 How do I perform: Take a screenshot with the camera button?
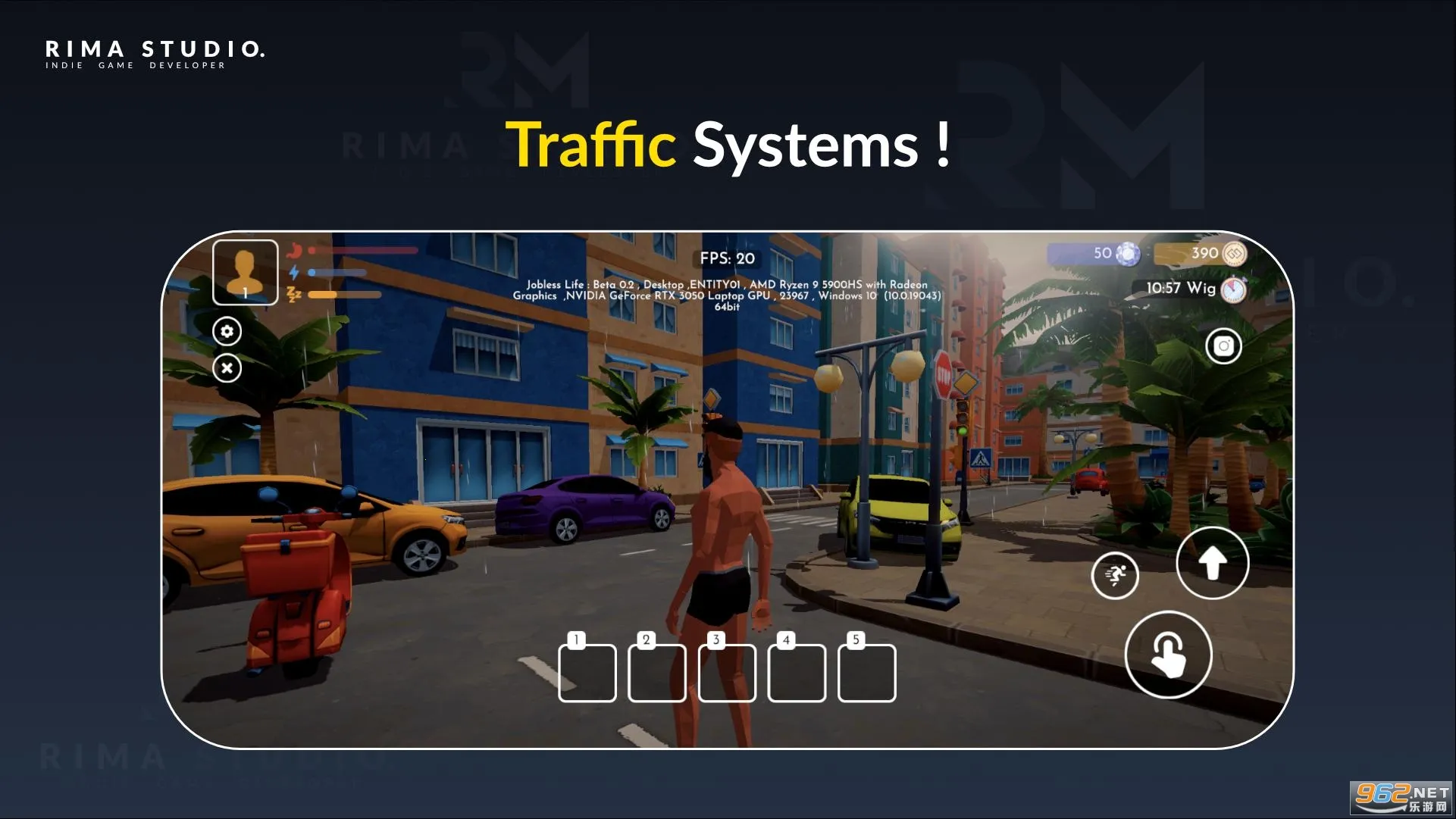tap(1223, 346)
